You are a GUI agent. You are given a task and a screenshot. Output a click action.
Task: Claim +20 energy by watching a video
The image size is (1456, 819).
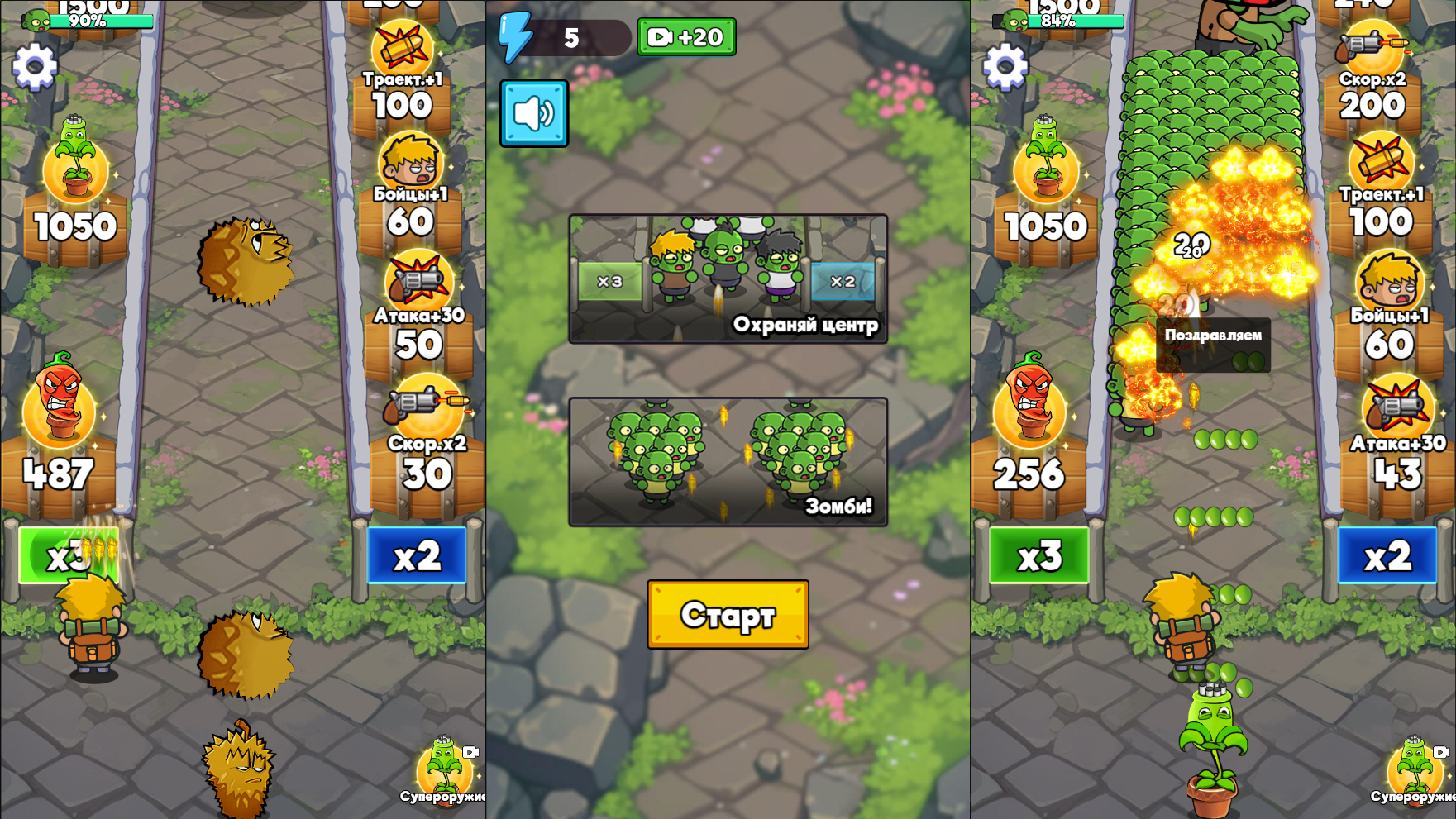[x=685, y=36]
